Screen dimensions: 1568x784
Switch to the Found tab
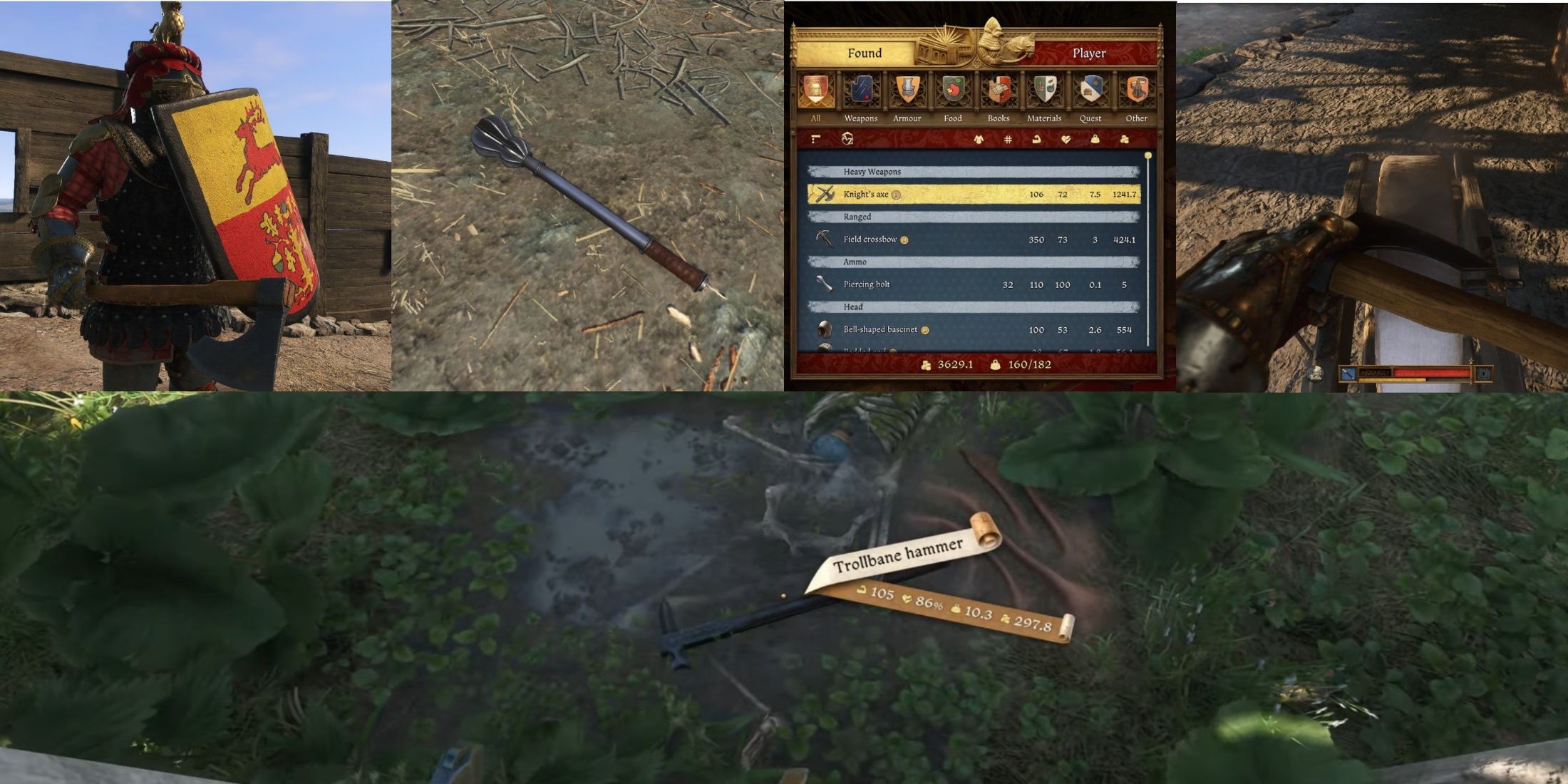tap(865, 53)
